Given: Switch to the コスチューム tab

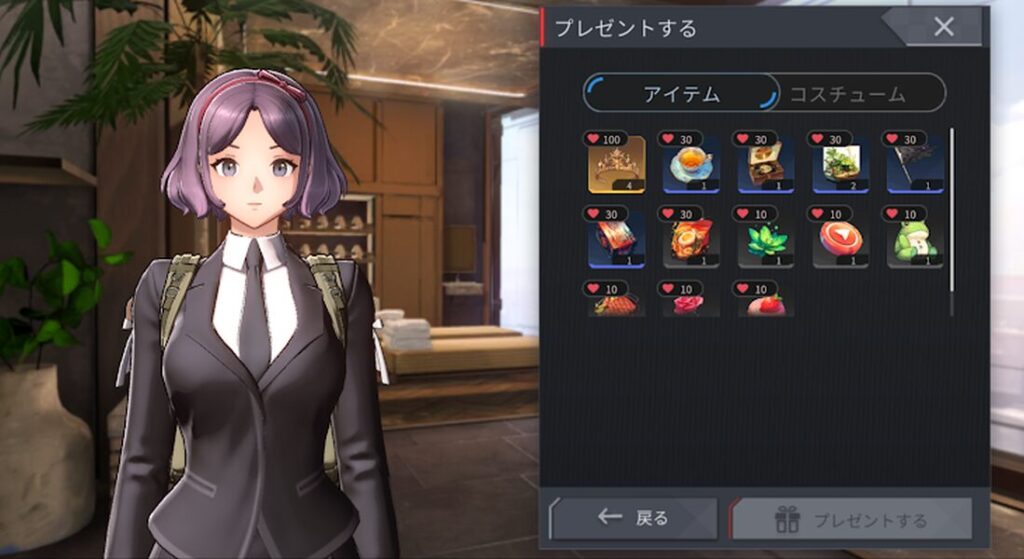Looking at the screenshot, I should (847, 94).
